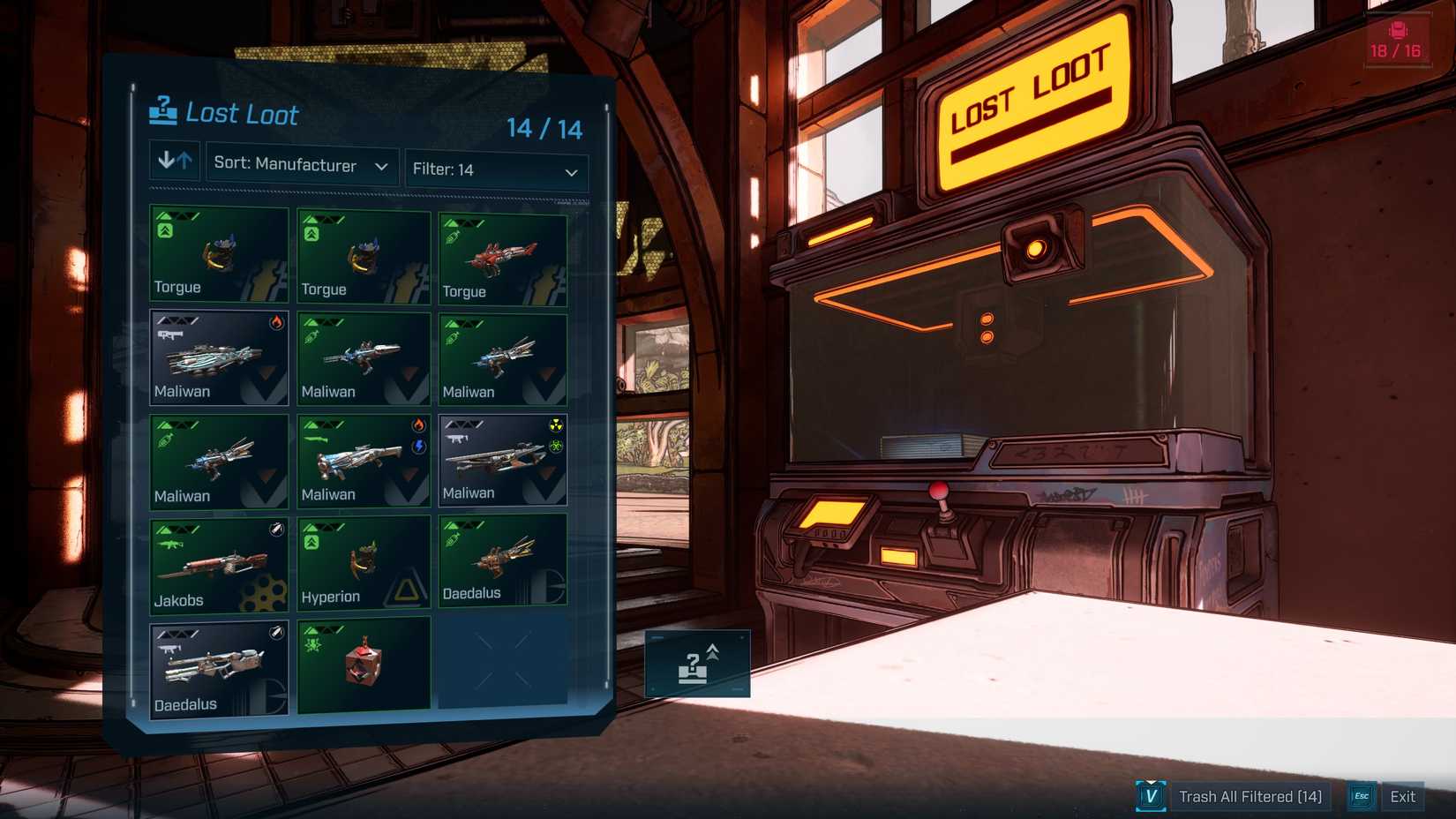Click the V key icon beside Trash All Filtered
Screen dimensions: 1456x819
pos(1151,796)
